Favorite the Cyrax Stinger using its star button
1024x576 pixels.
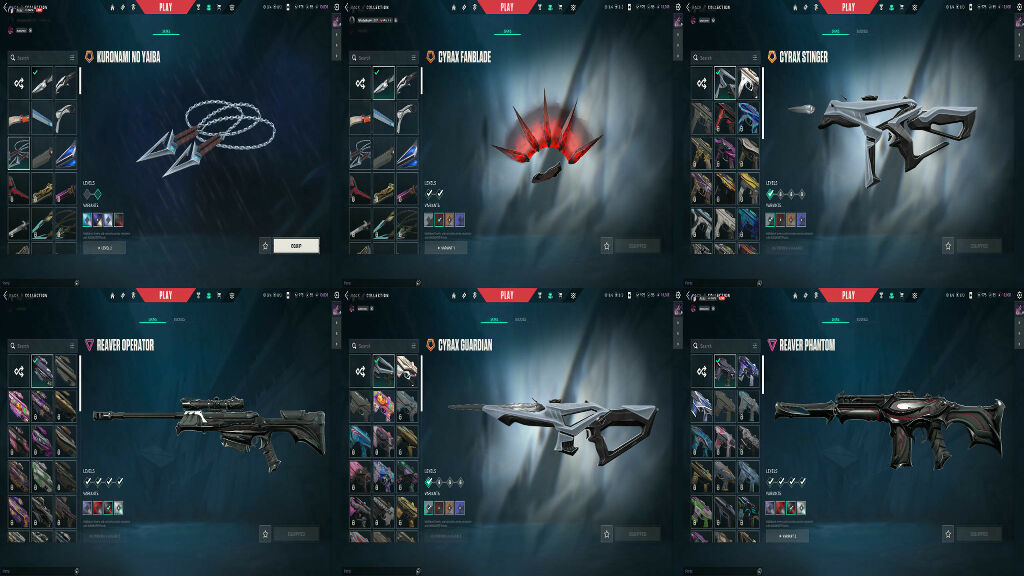pos(947,245)
